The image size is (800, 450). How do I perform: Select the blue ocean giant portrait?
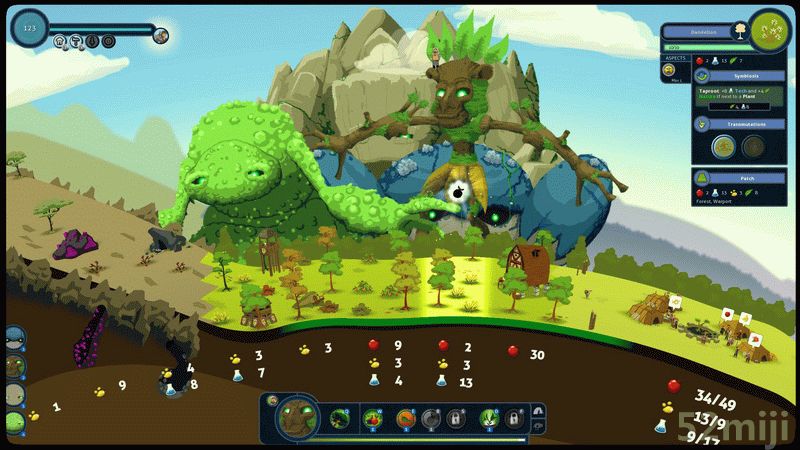pyautogui.click(x=14, y=337)
